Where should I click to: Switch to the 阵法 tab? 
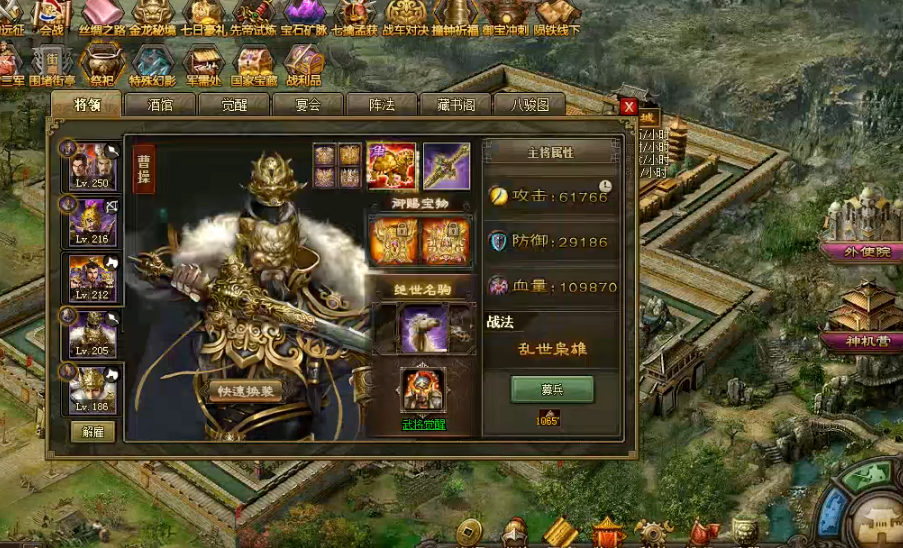[x=381, y=104]
